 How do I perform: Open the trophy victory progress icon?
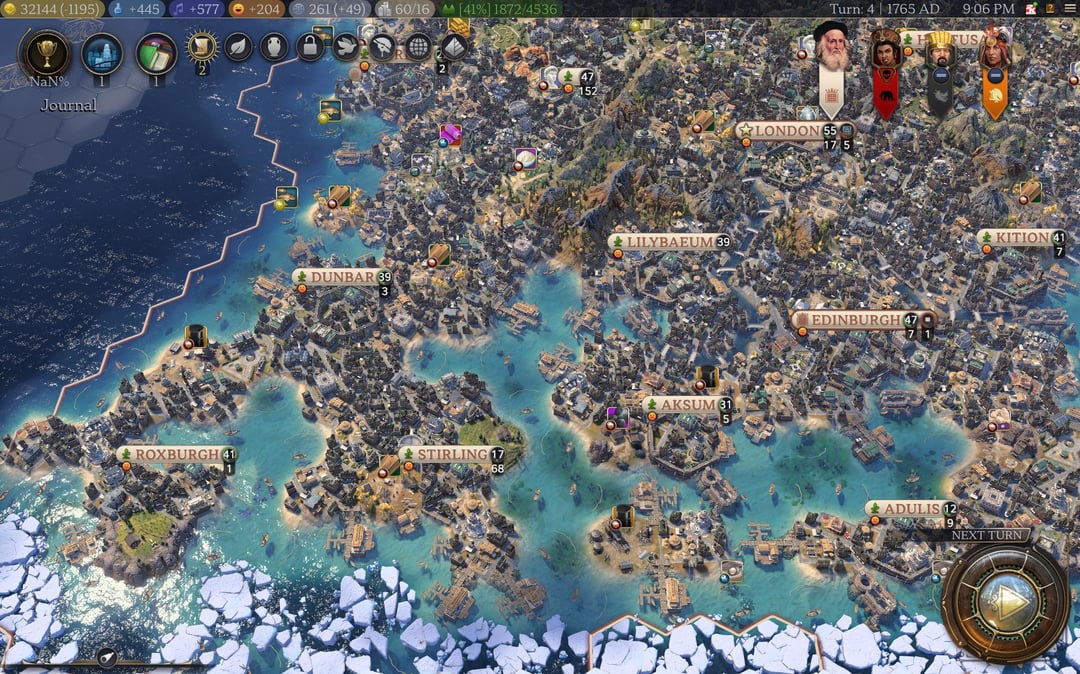tap(45, 54)
